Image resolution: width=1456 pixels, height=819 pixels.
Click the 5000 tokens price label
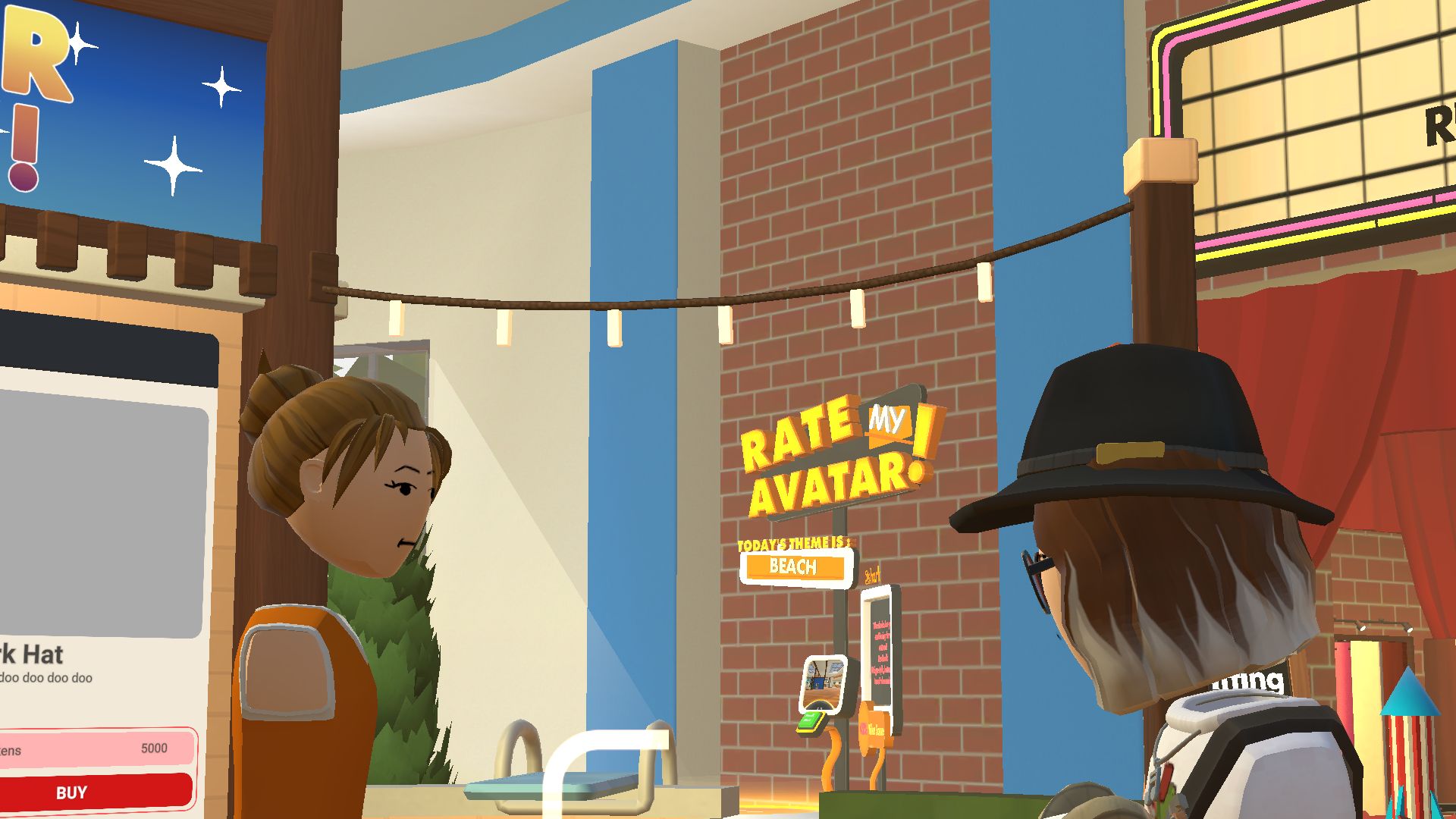(x=153, y=748)
